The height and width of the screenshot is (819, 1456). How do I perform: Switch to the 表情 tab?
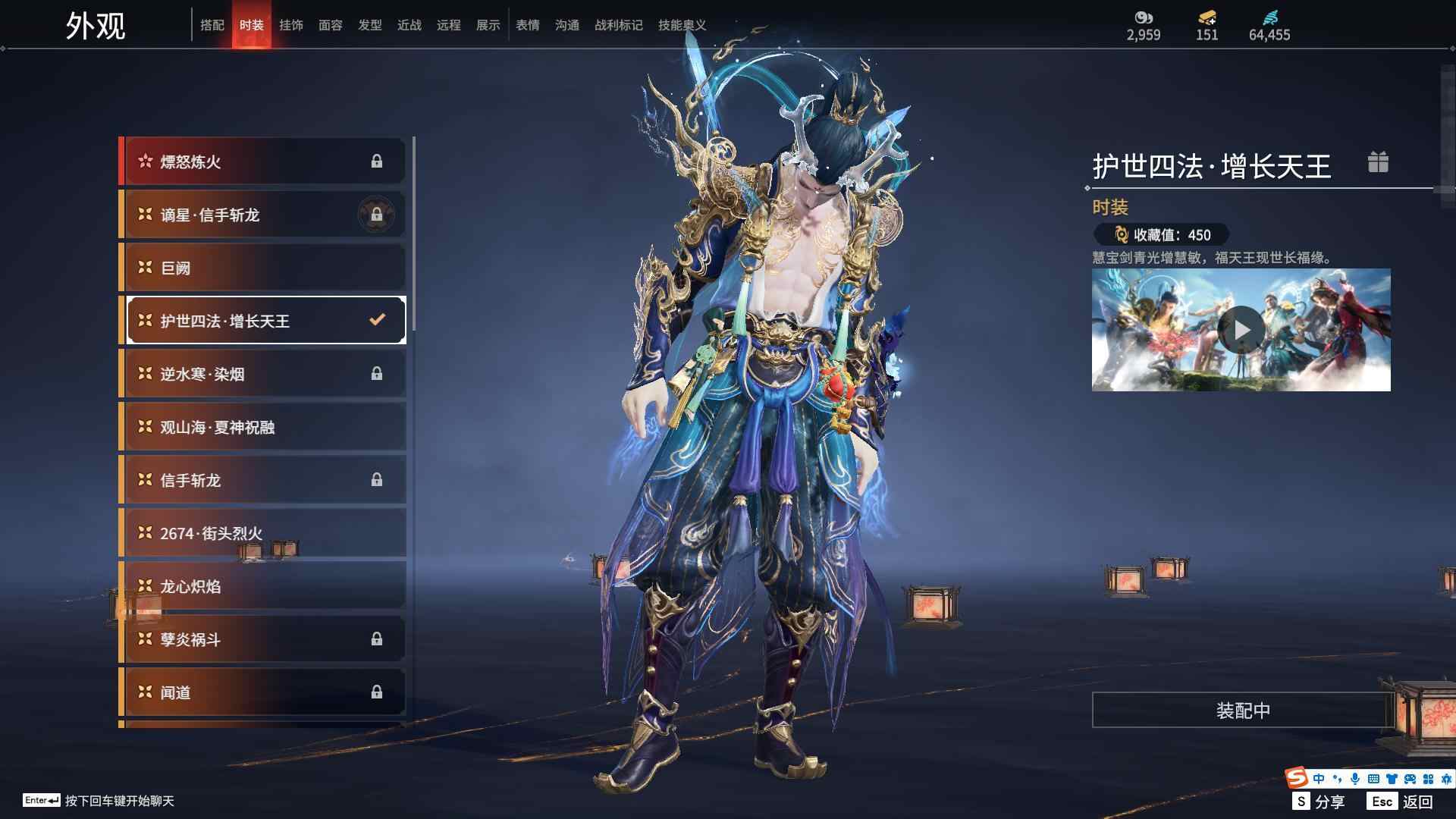pos(528,25)
